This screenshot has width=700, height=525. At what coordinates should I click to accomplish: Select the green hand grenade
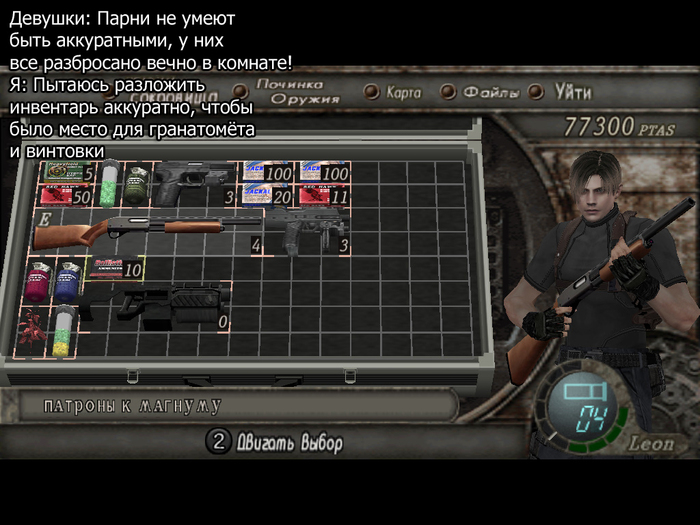coord(135,181)
